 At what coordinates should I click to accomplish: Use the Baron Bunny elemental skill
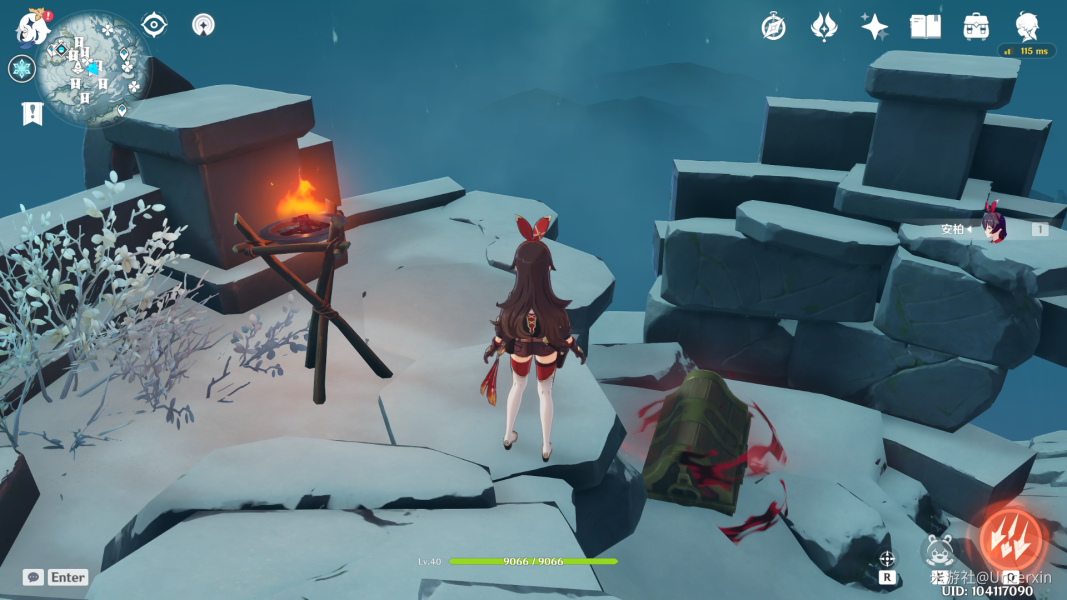[x=939, y=552]
